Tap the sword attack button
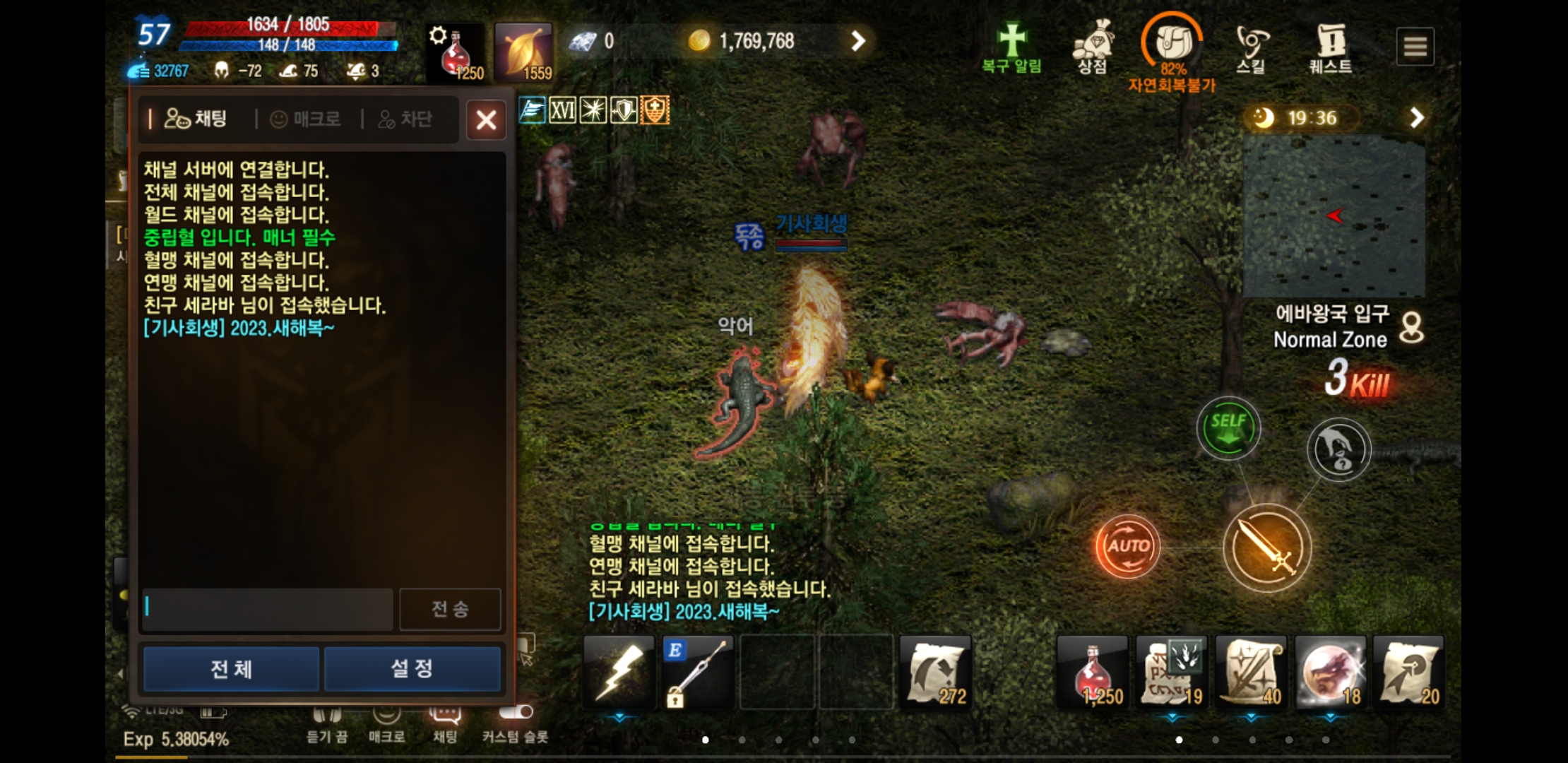Viewport: 1568px width, 763px height. coord(1267,548)
